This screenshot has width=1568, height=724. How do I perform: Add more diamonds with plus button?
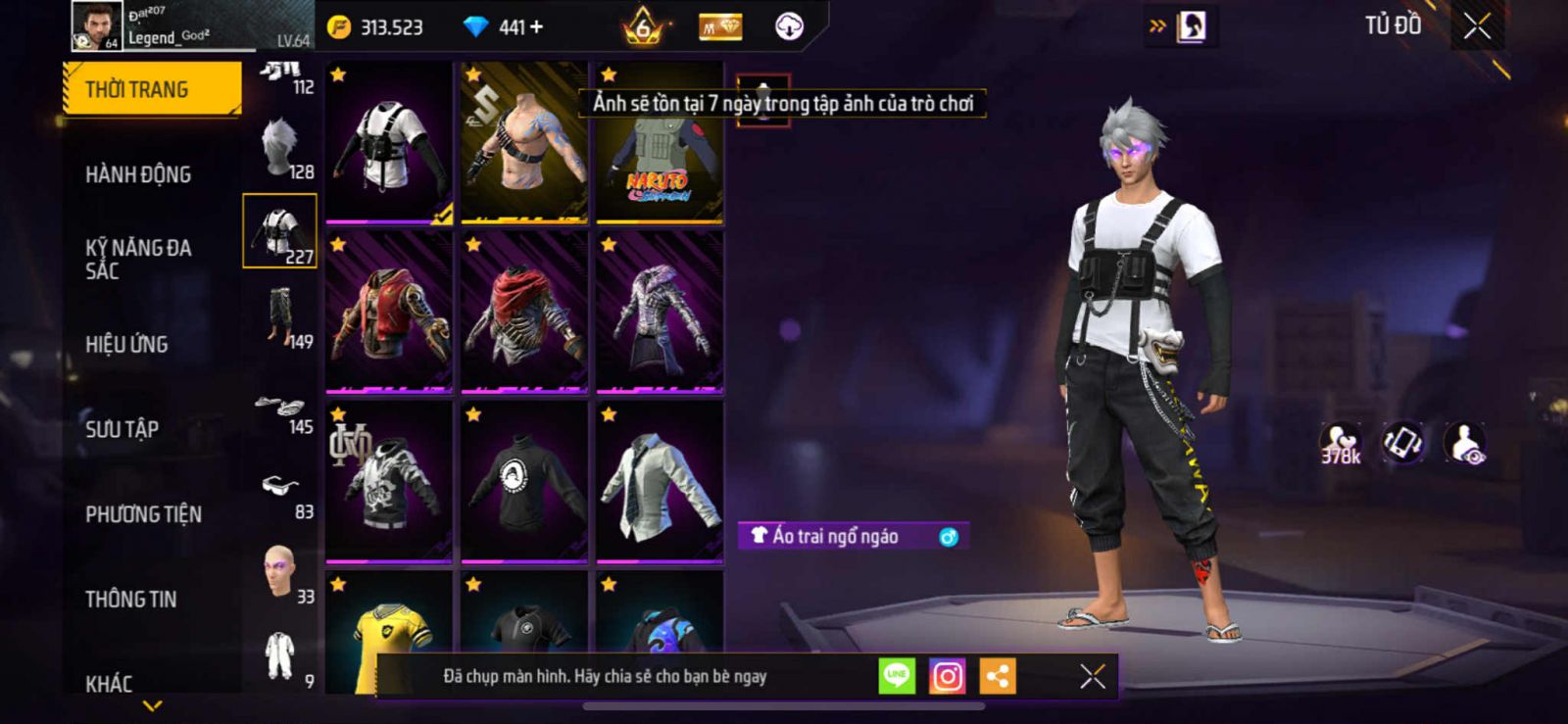pyautogui.click(x=536, y=27)
